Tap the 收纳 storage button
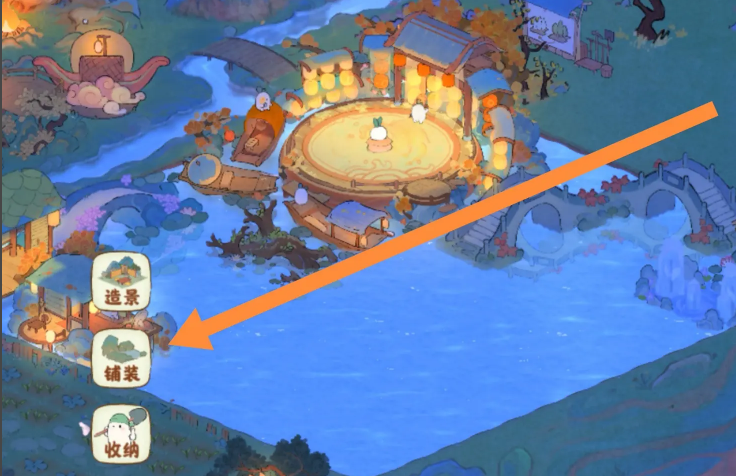Screen dimensions: 736x476 (x=121, y=434)
